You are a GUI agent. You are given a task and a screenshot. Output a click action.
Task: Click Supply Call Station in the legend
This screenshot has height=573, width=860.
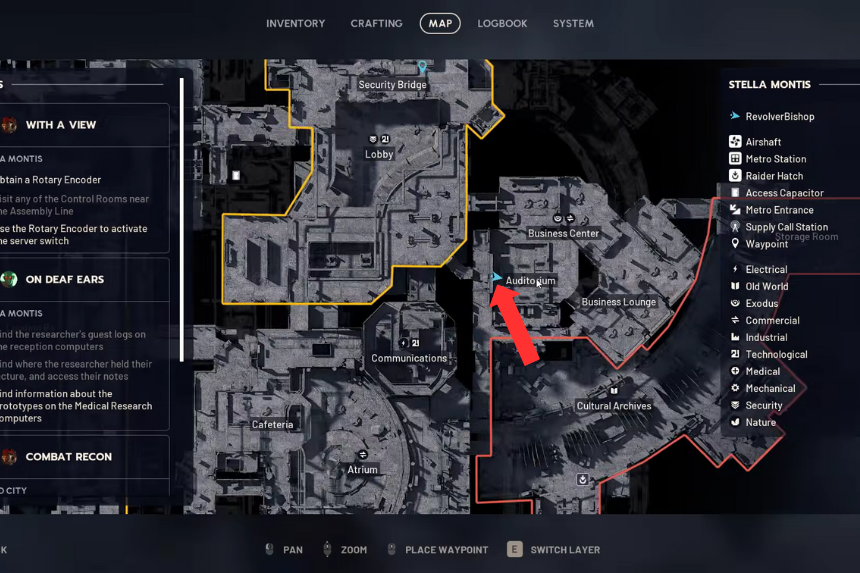786,227
